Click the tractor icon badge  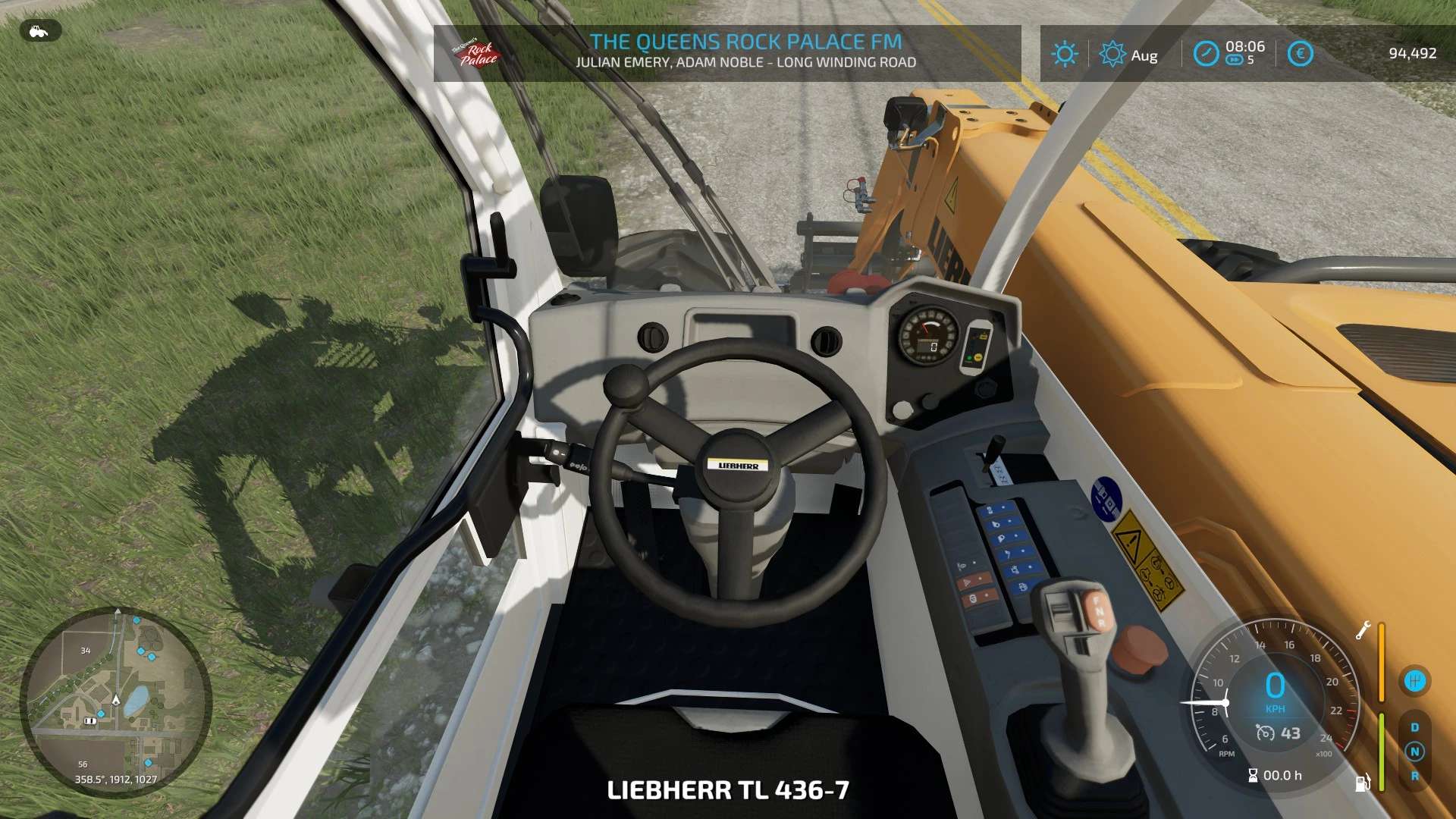tap(39, 31)
